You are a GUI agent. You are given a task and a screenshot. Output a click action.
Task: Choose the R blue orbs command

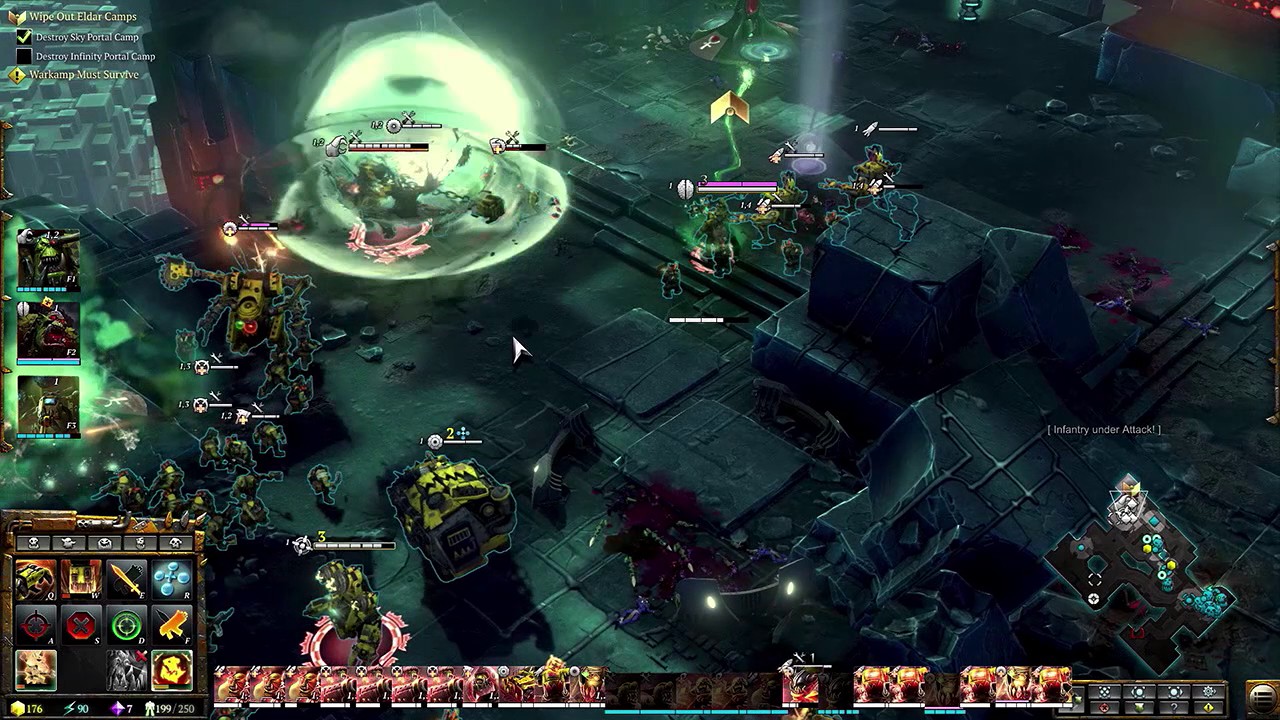point(172,581)
